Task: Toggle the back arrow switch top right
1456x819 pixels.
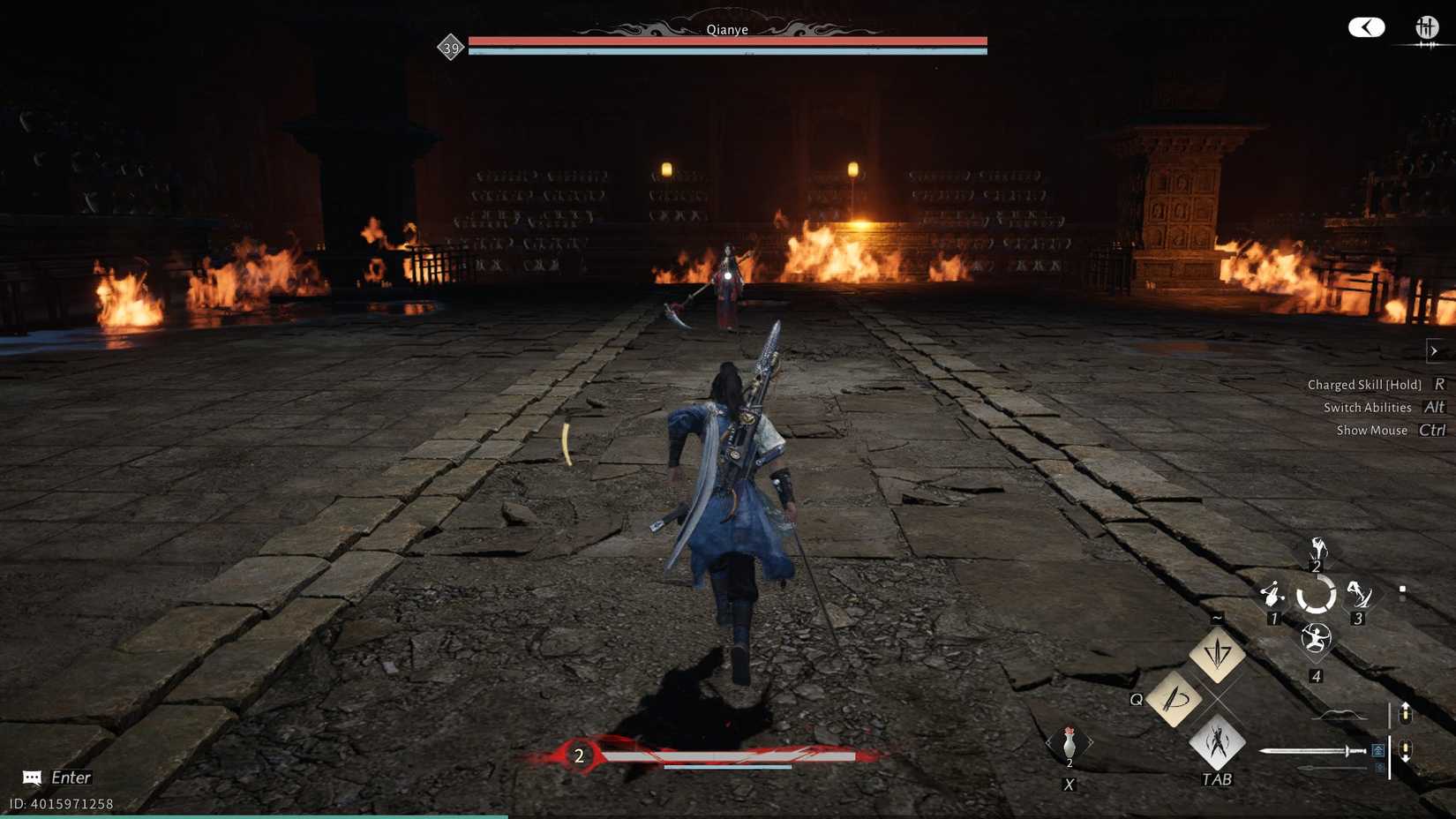Action: point(1366,27)
